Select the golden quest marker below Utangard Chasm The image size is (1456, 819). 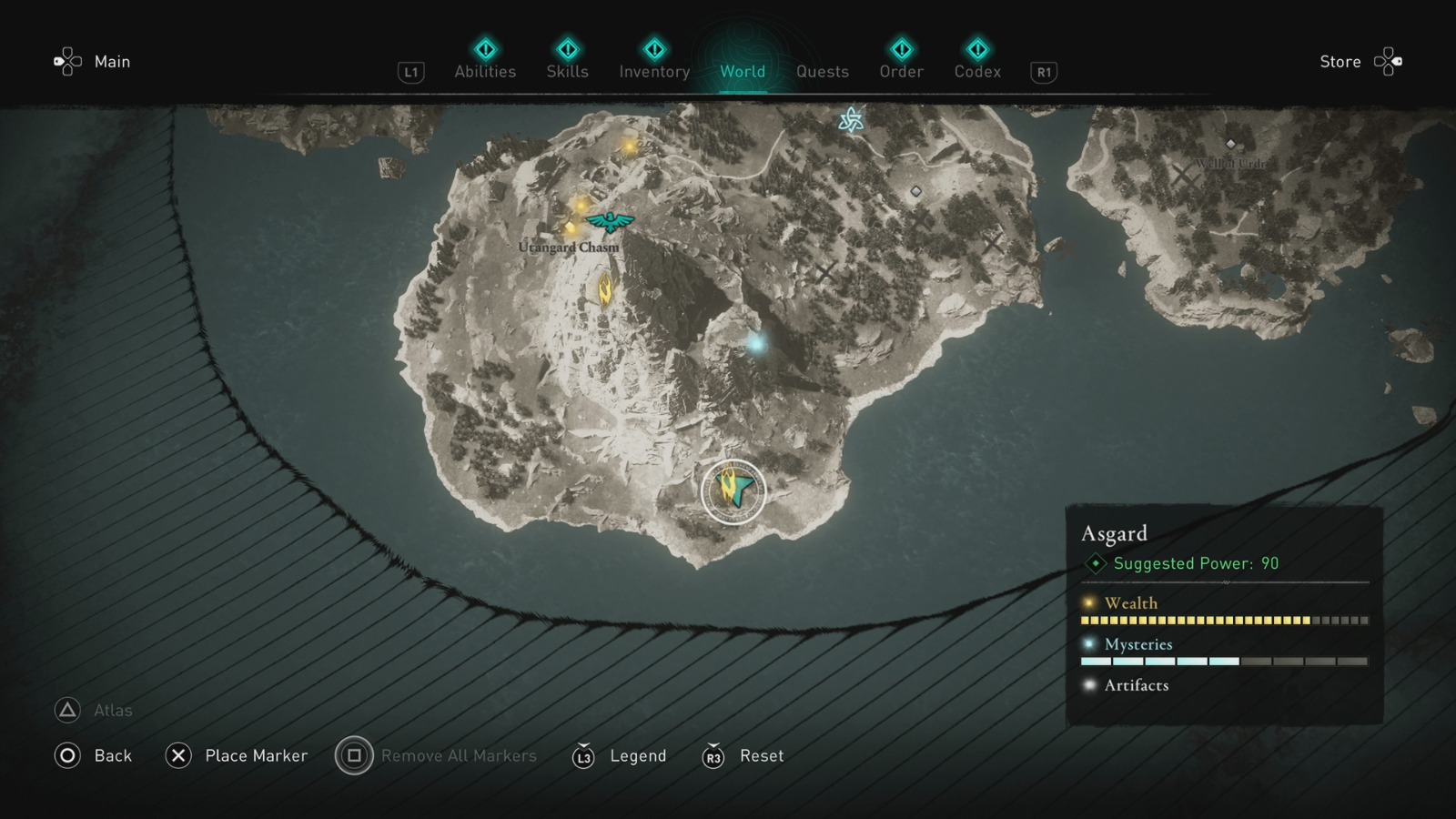604,289
